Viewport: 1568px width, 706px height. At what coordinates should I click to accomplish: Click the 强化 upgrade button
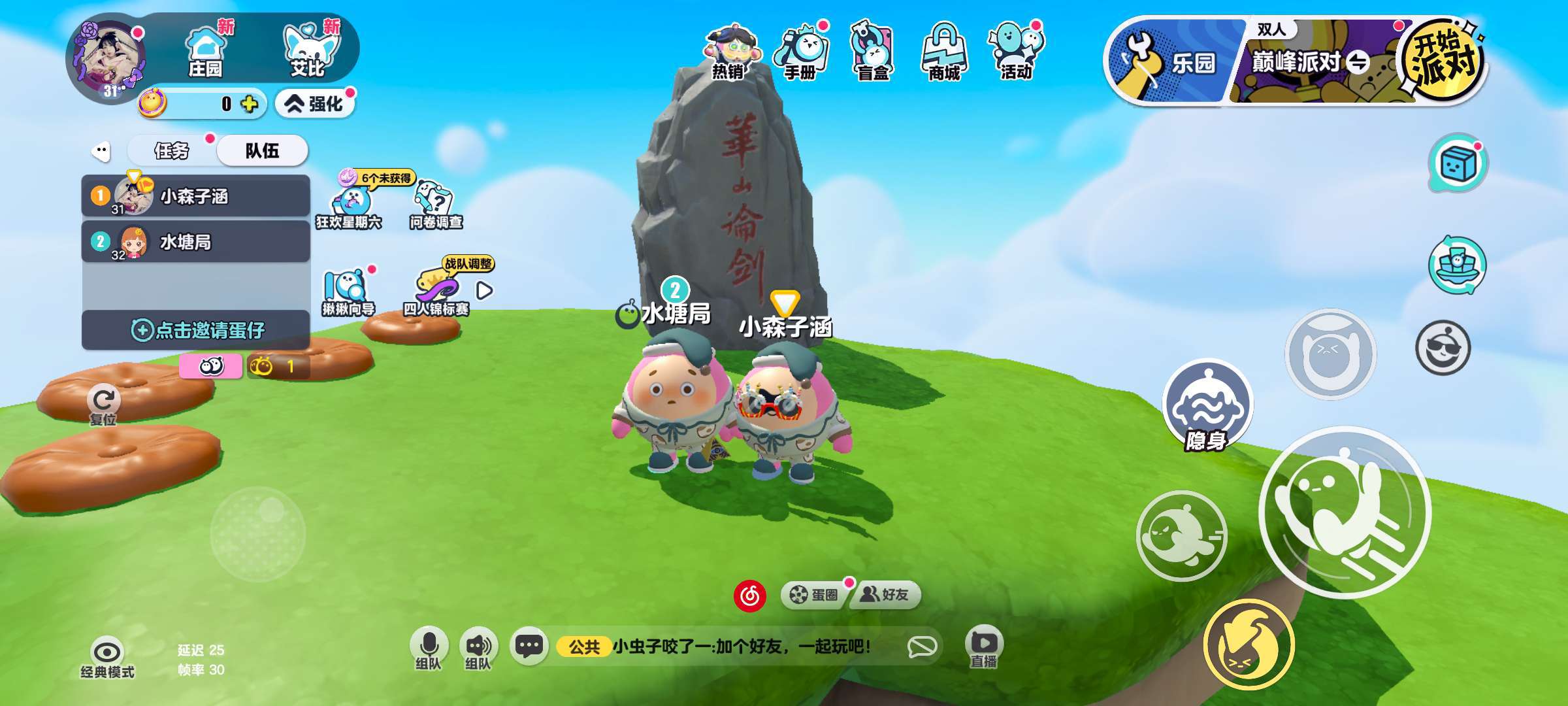[x=316, y=104]
